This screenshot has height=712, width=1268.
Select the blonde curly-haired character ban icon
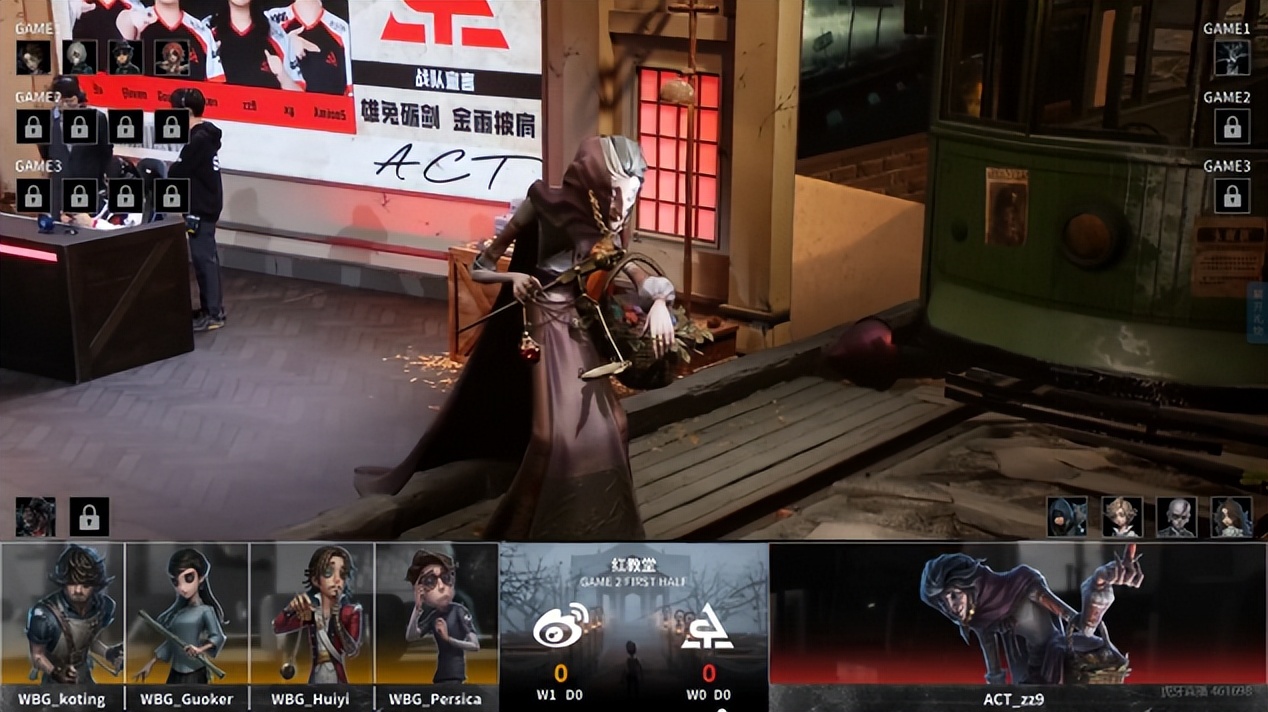coord(1122,517)
